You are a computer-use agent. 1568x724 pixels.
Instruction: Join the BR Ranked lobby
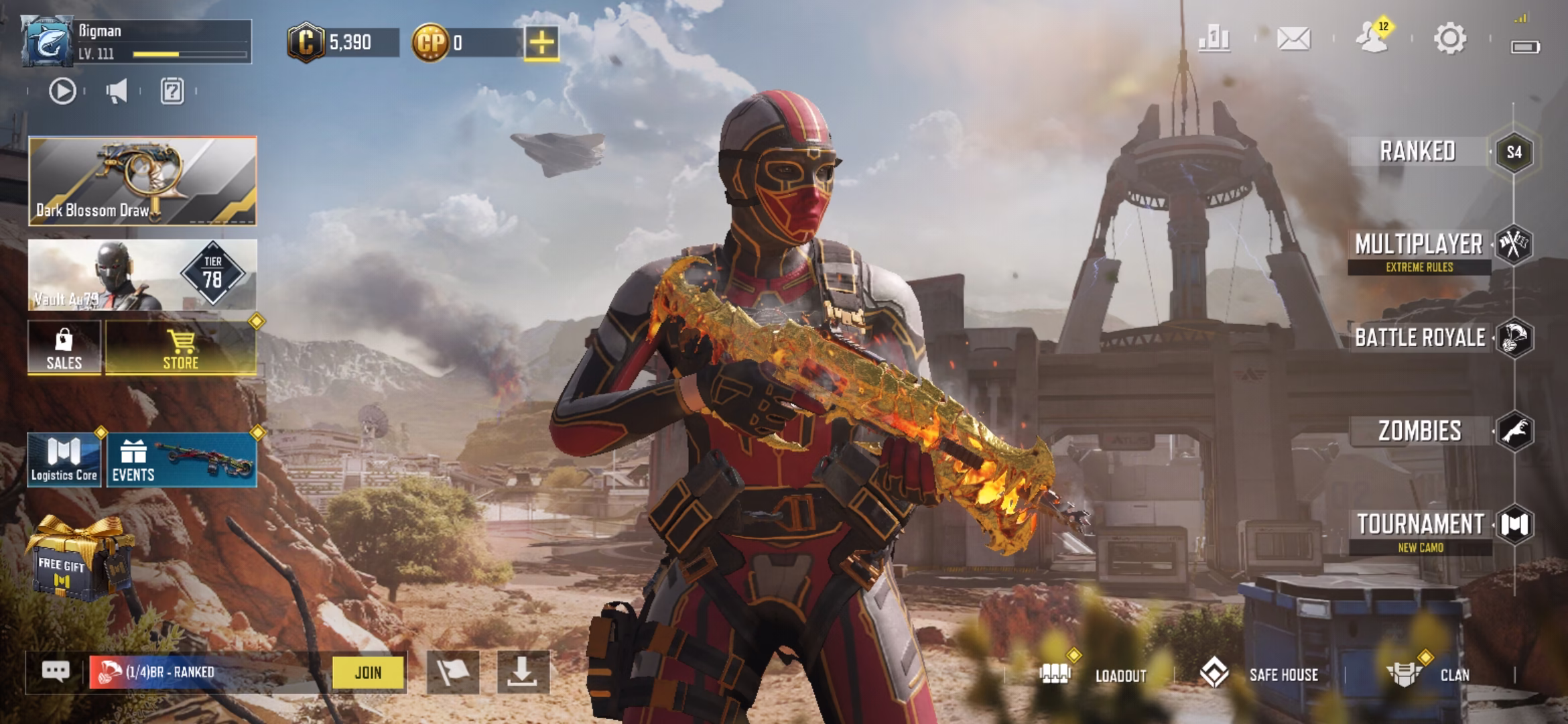coord(369,672)
